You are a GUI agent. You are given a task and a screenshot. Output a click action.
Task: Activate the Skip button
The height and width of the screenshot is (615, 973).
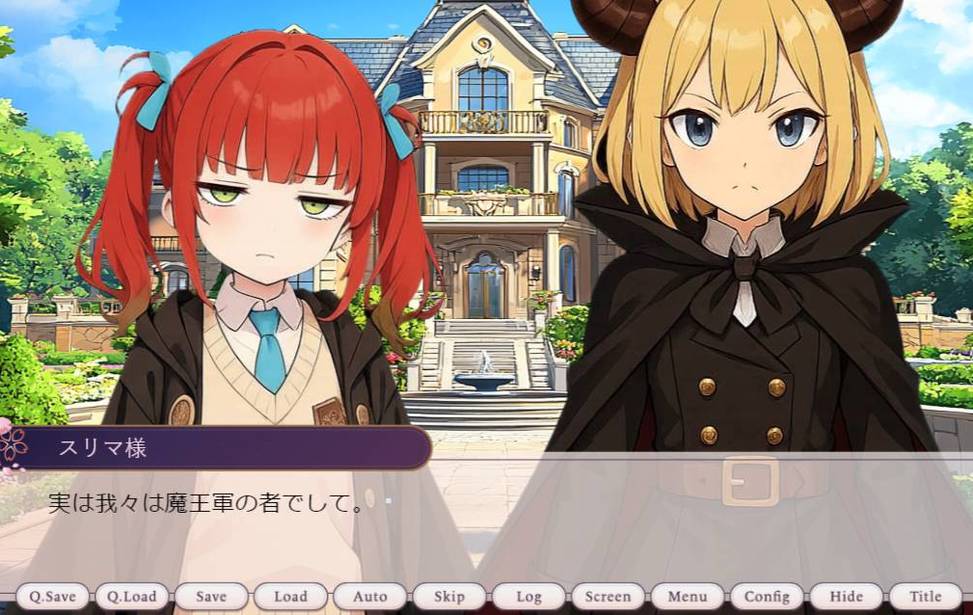click(x=449, y=596)
